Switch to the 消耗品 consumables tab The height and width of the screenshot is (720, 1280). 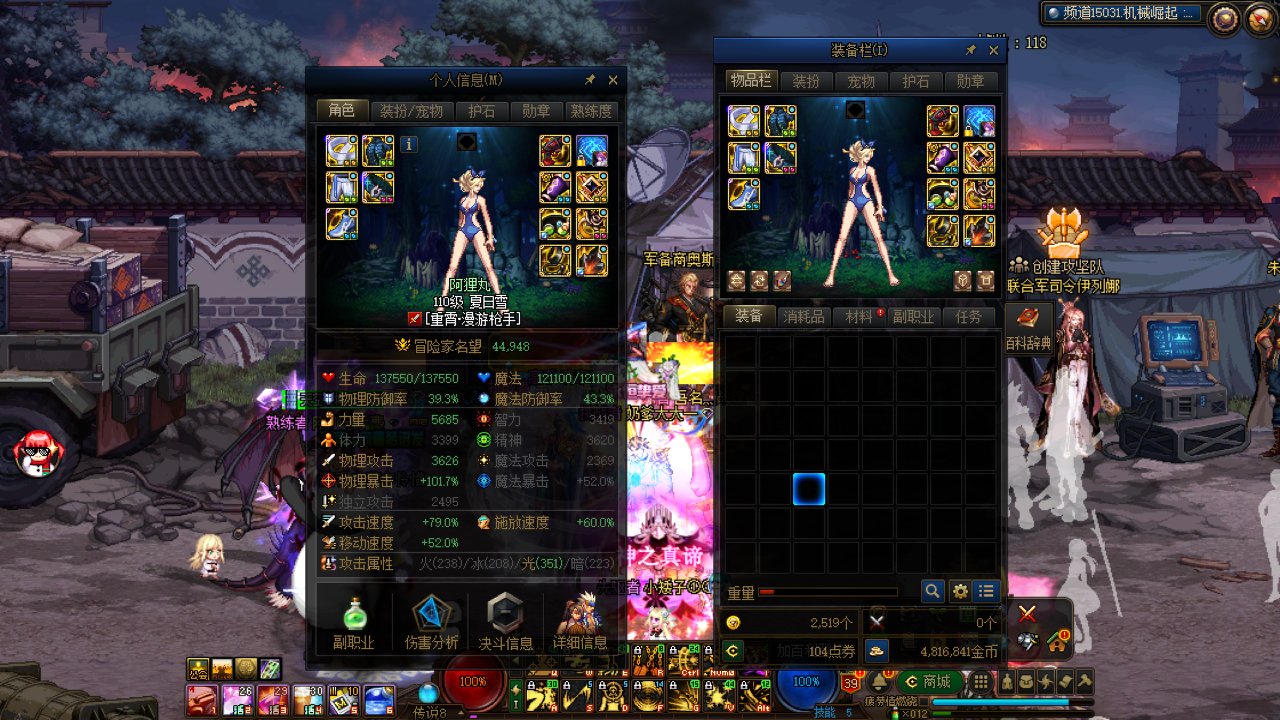click(804, 317)
